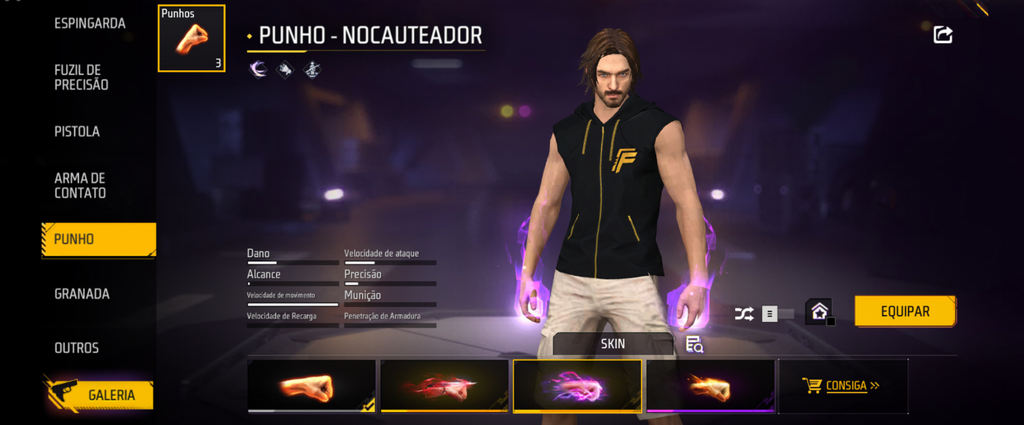Image resolution: width=1024 pixels, height=425 pixels.
Task: Open the Arma de Contato category
Action: 80,185
